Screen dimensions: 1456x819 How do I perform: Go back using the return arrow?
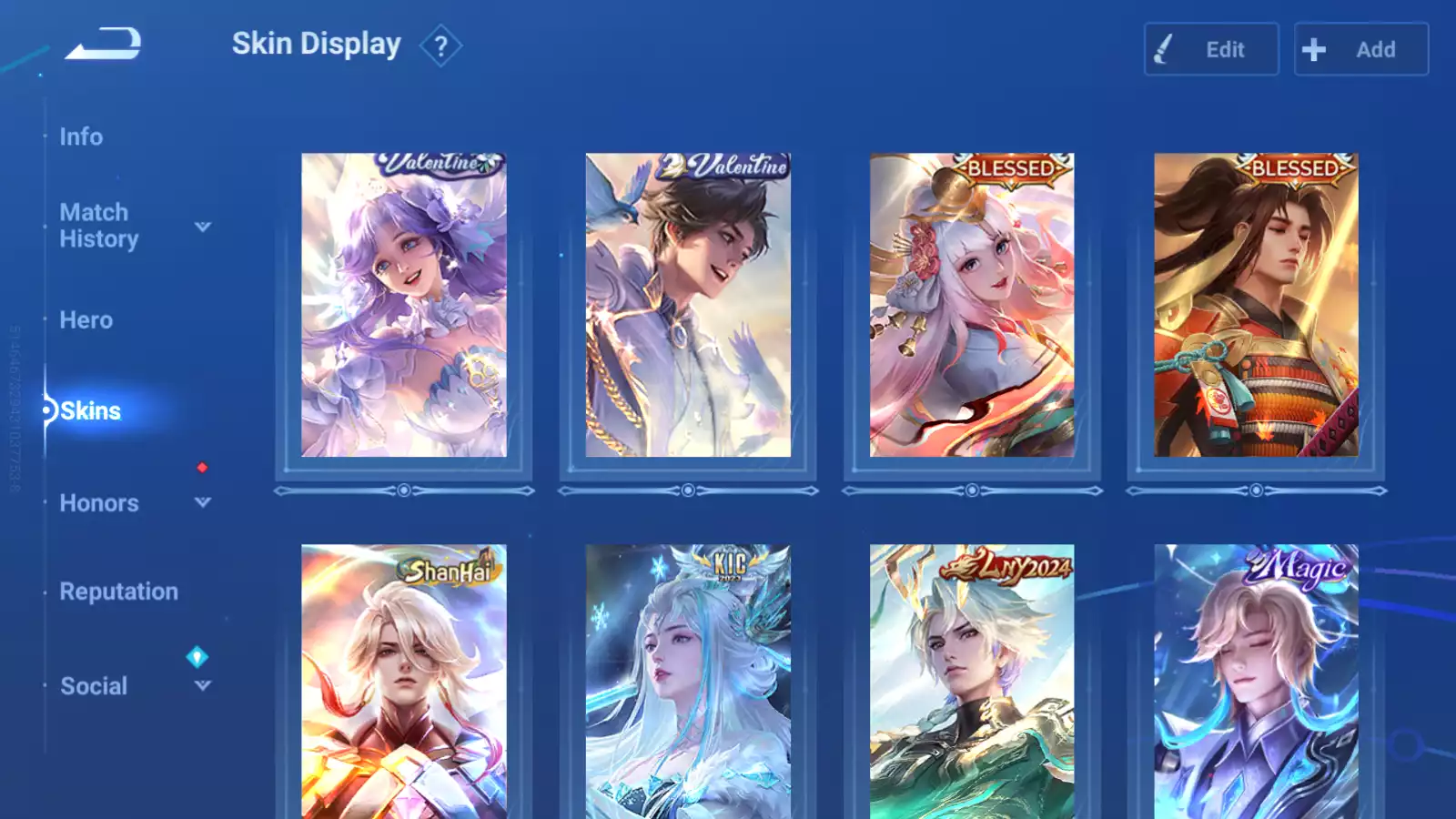coord(104,44)
